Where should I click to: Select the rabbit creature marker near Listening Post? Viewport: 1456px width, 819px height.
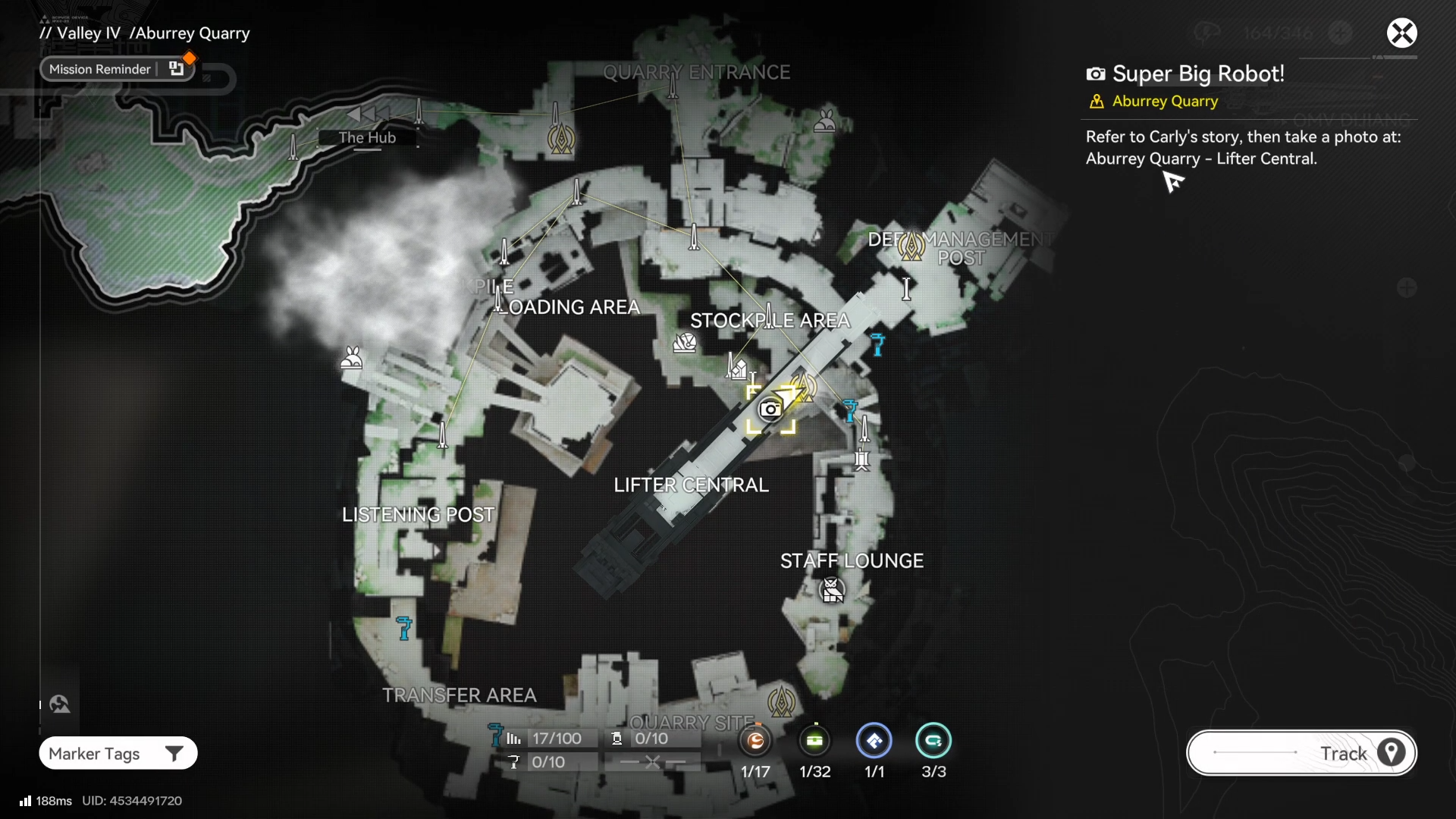pos(351,357)
